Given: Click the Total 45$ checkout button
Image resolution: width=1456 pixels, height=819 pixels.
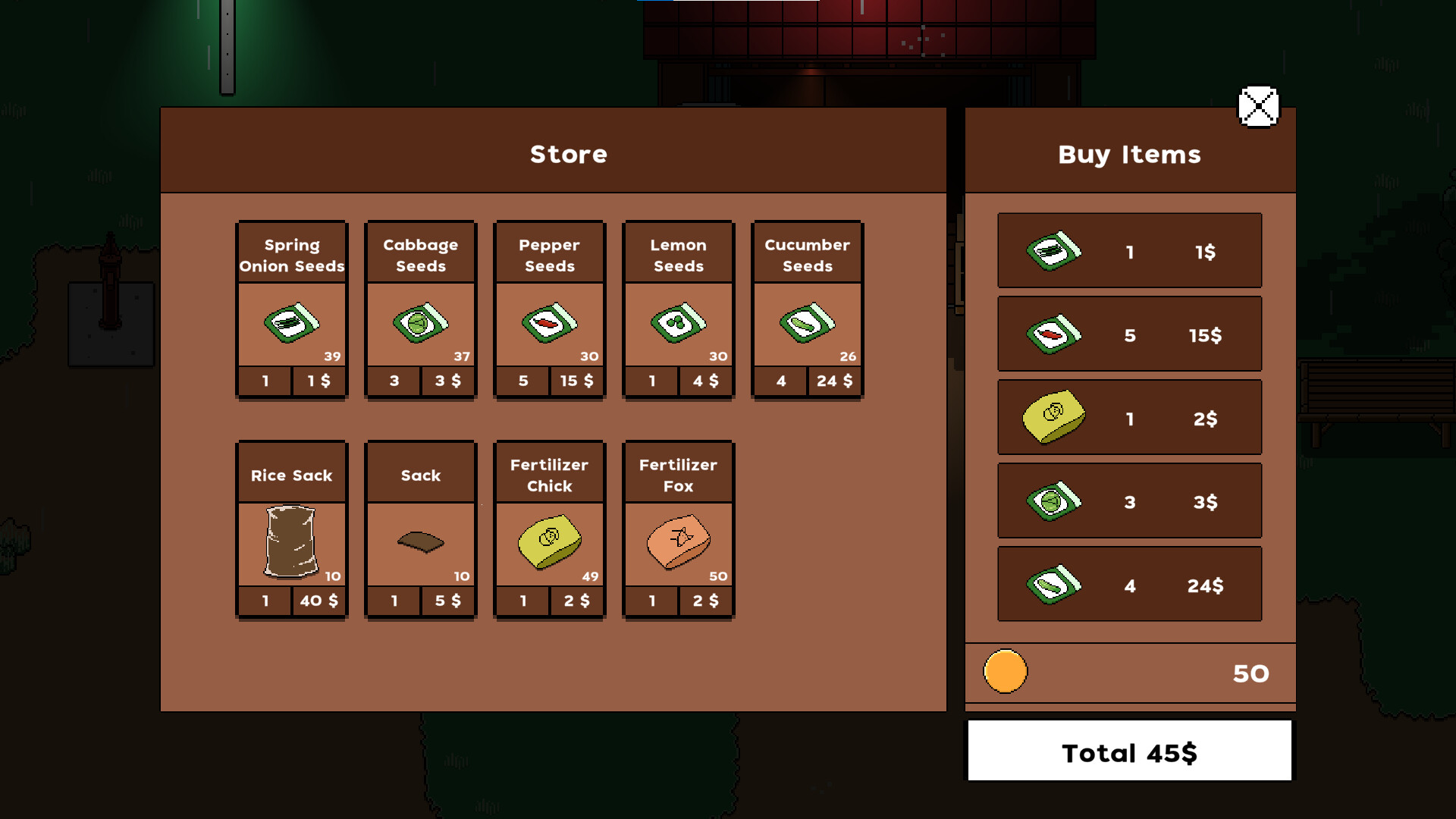Looking at the screenshot, I should click(x=1128, y=752).
